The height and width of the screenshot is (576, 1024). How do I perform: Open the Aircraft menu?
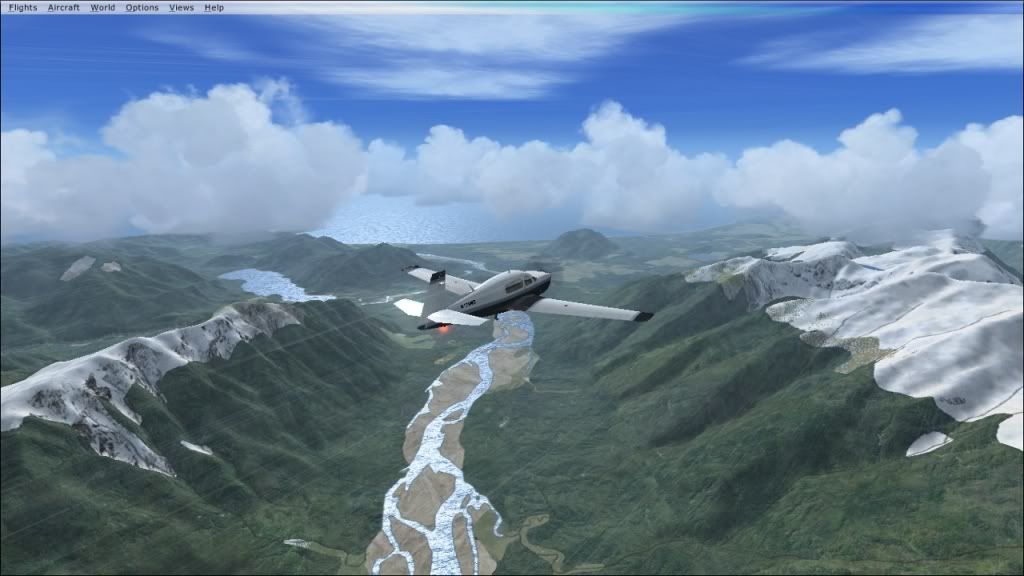point(64,7)
